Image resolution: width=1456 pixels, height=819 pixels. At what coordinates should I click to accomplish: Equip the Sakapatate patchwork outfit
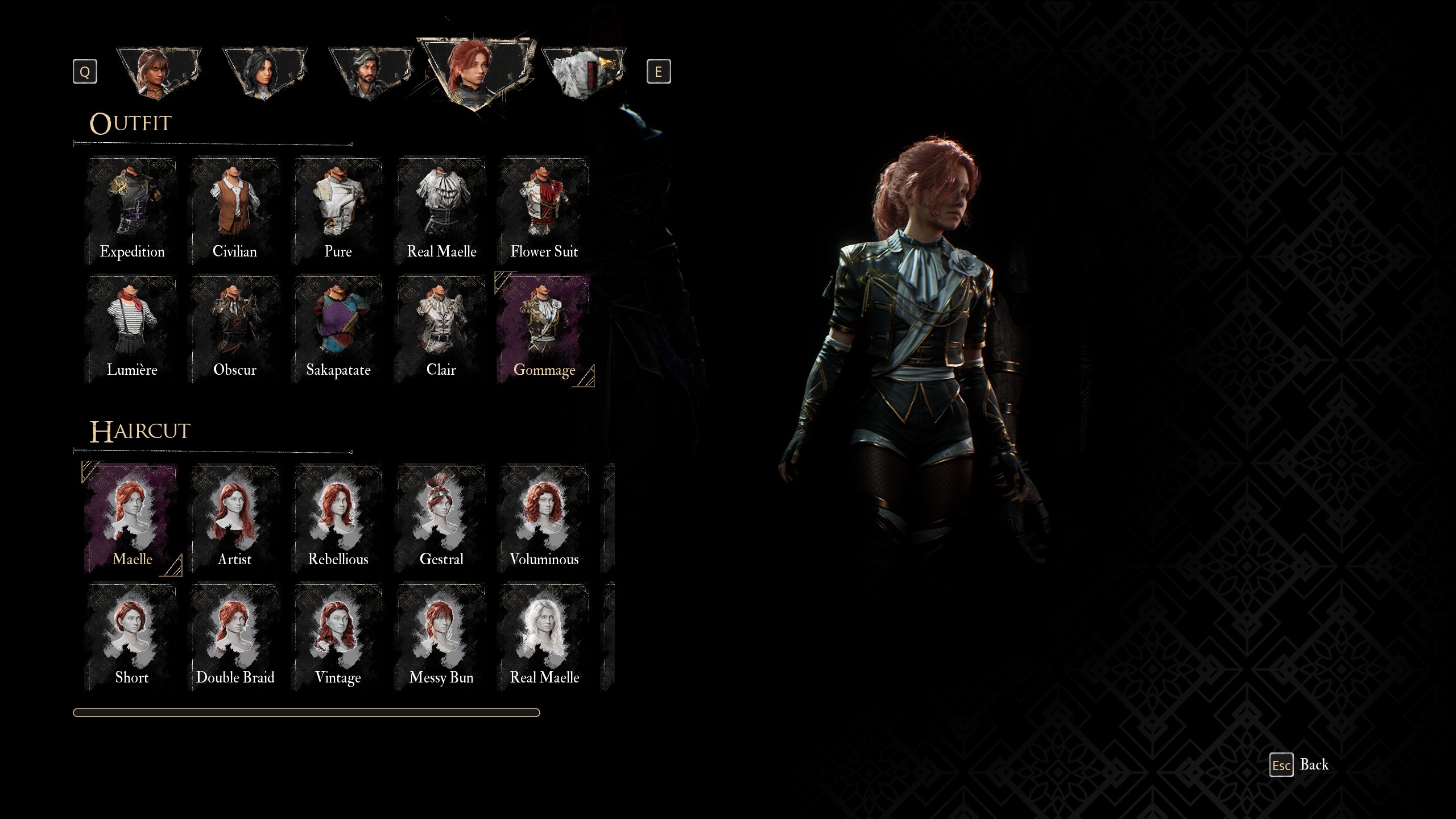tap(338, 329)
